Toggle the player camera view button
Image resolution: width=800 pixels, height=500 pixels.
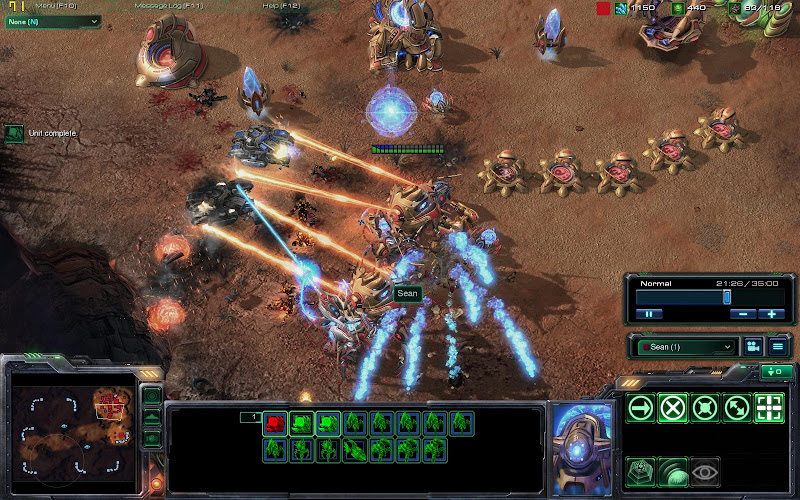[752, 347]
